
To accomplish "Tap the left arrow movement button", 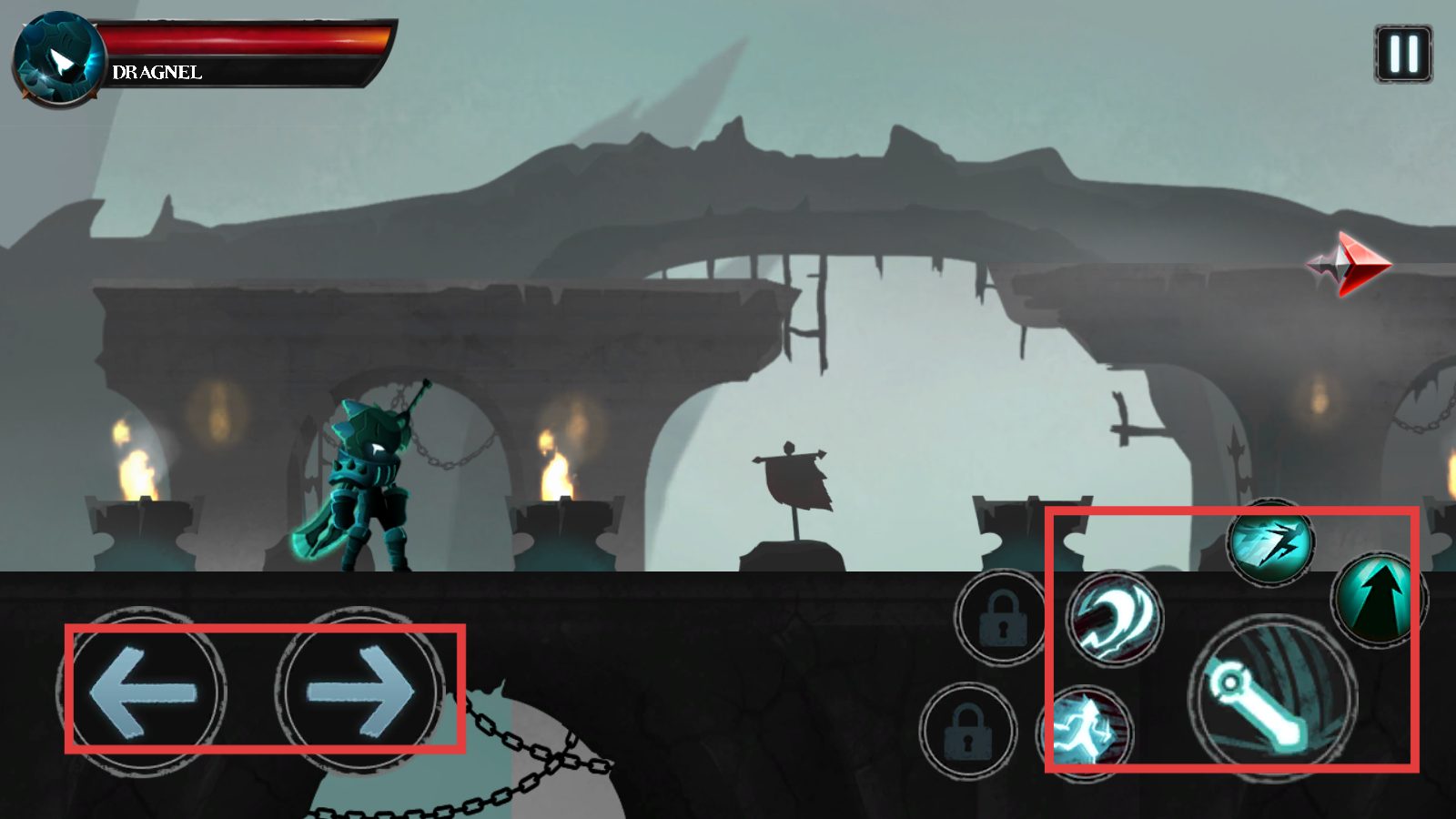I will tap(143, 693).
